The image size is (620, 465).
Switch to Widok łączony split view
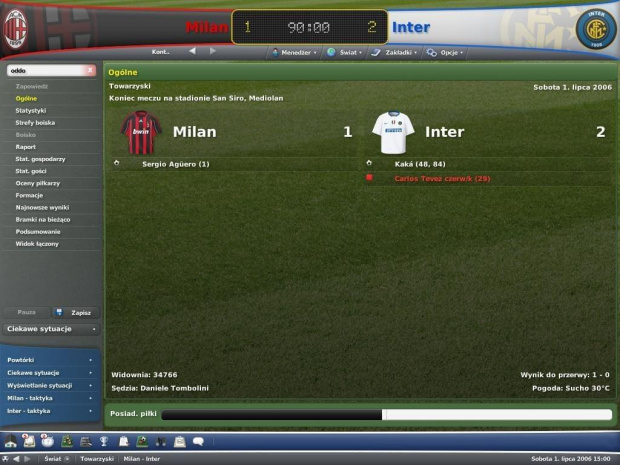pos(35,242)
